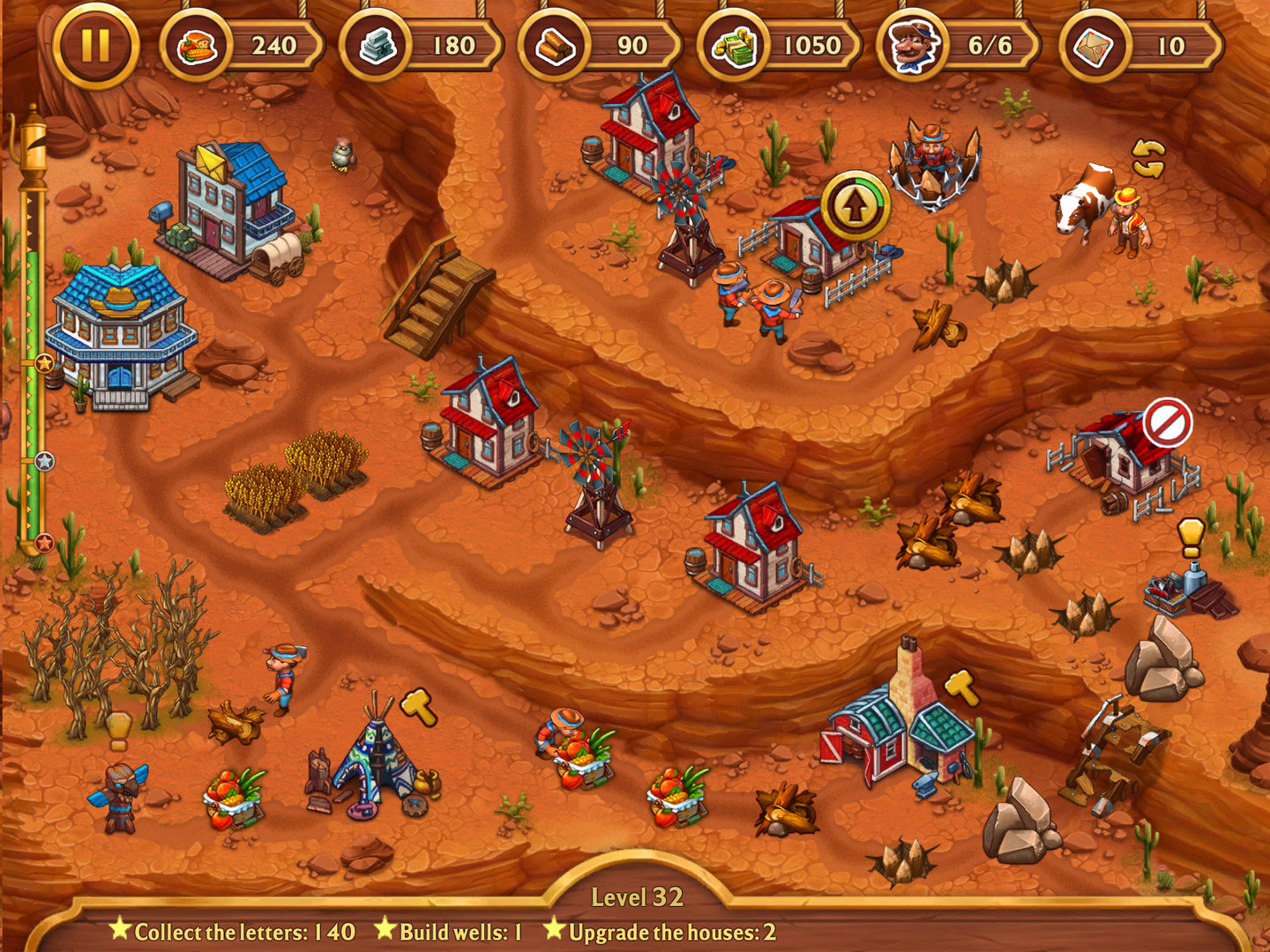Select the envelope letters counter icon
Viewport: 1270px width, 952px height.
pos(1094,46)
